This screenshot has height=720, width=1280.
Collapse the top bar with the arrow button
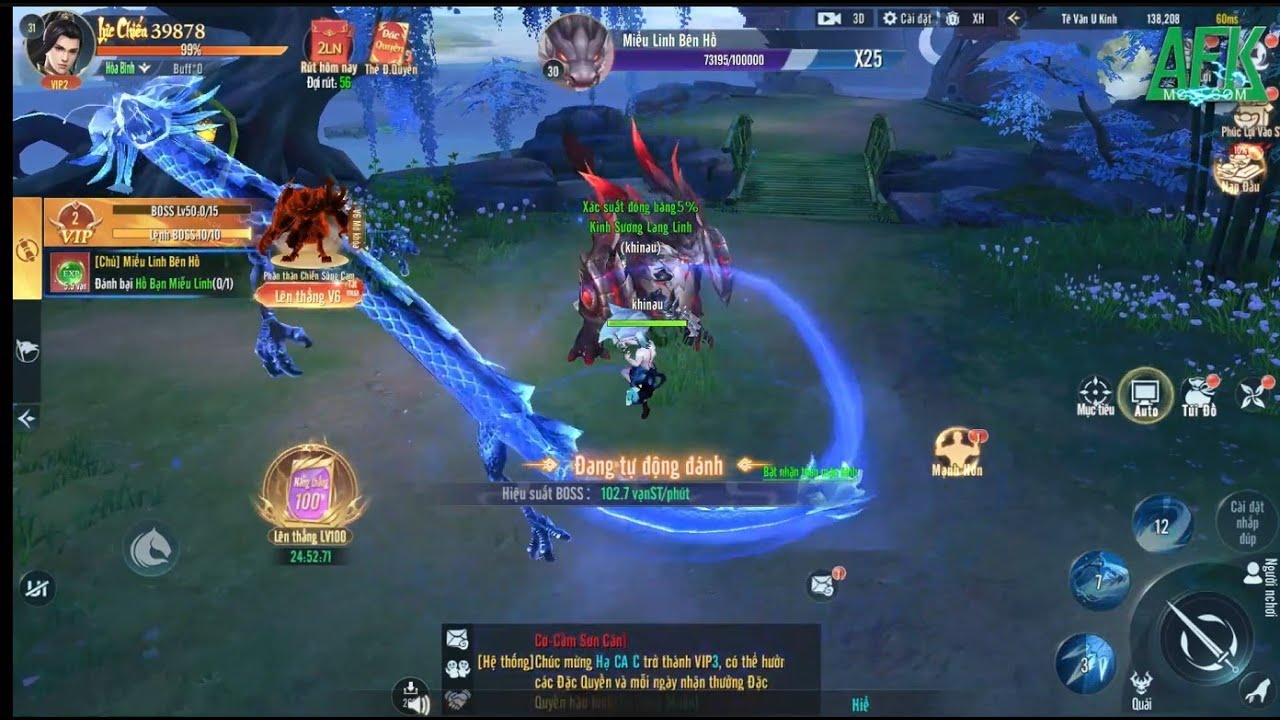tap(1014, 18)
